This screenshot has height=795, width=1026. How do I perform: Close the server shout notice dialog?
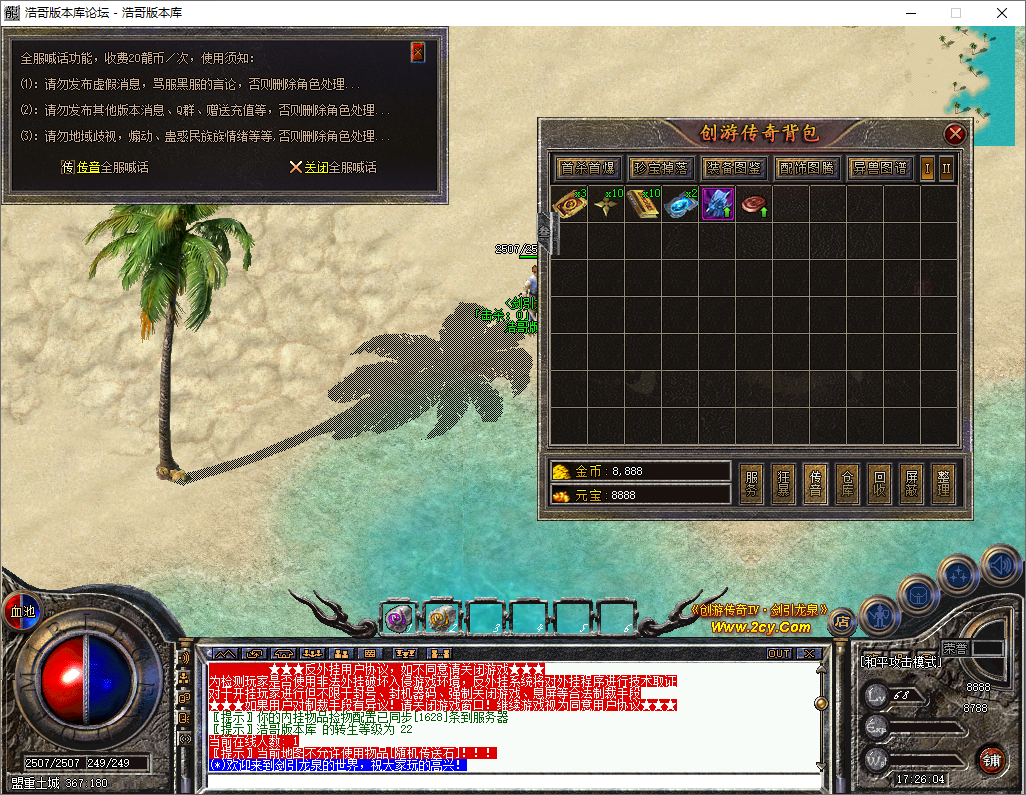[x=418, y=52]
